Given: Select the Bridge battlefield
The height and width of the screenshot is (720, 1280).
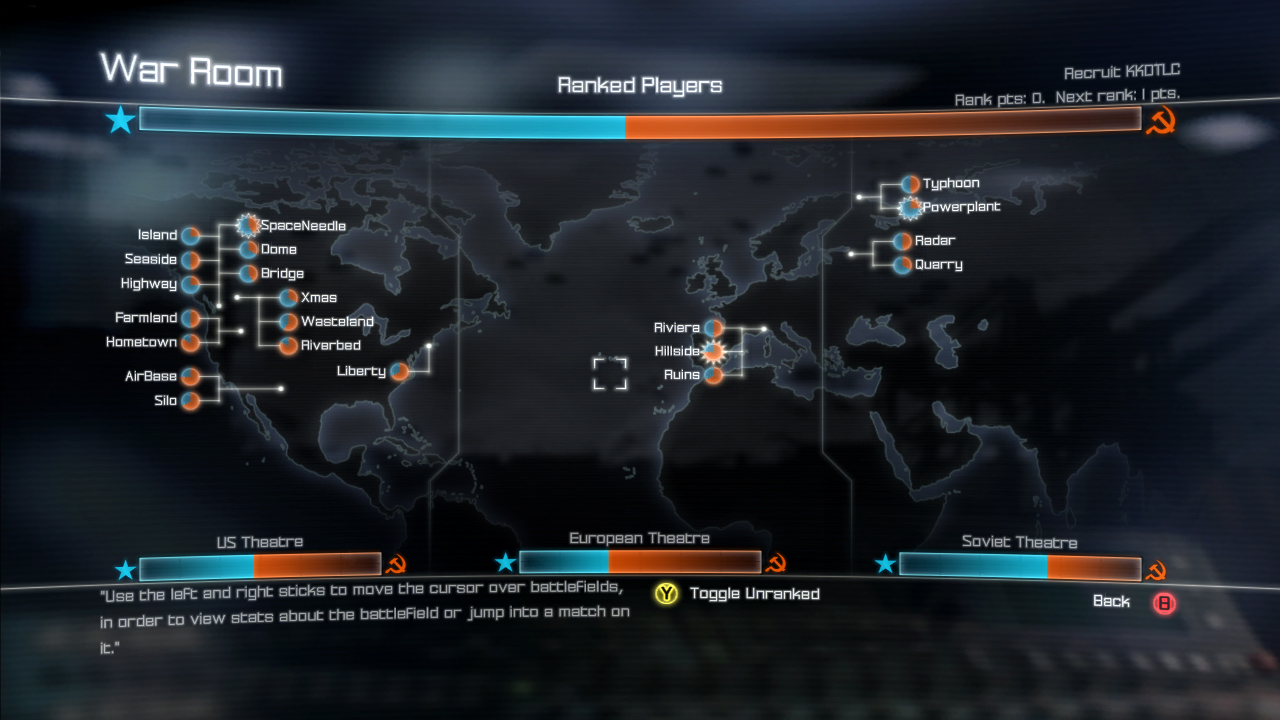Looking at the screenshot, I should (248, 274).
